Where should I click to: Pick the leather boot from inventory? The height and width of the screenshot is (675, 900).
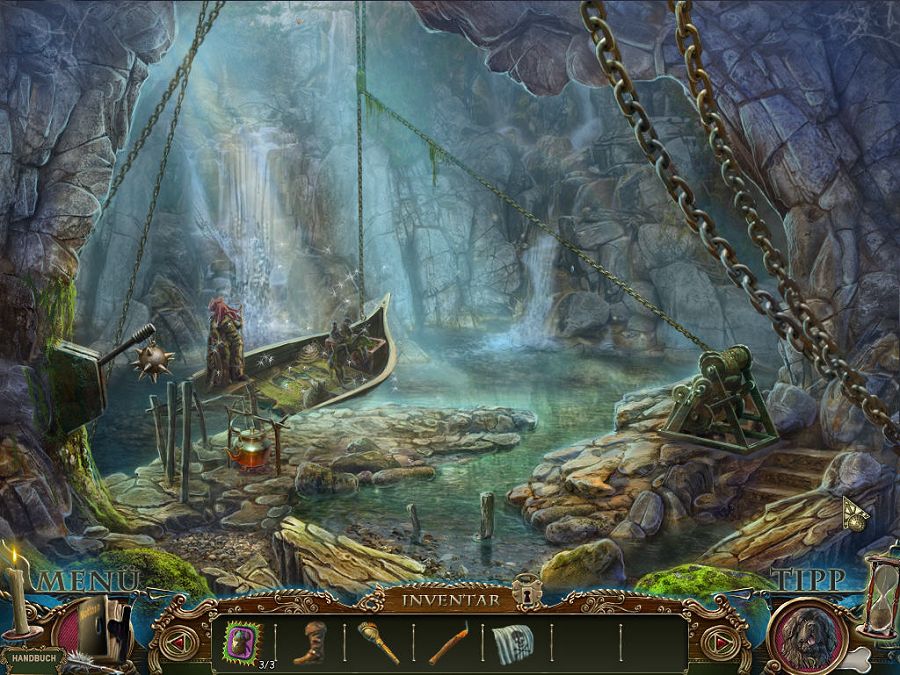click(310, 642)
